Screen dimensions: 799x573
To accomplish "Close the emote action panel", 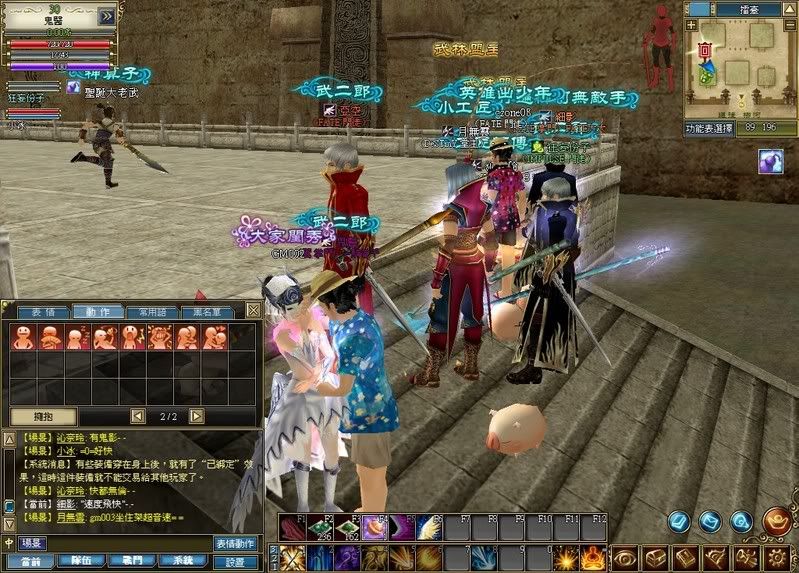I will (252, 311).
